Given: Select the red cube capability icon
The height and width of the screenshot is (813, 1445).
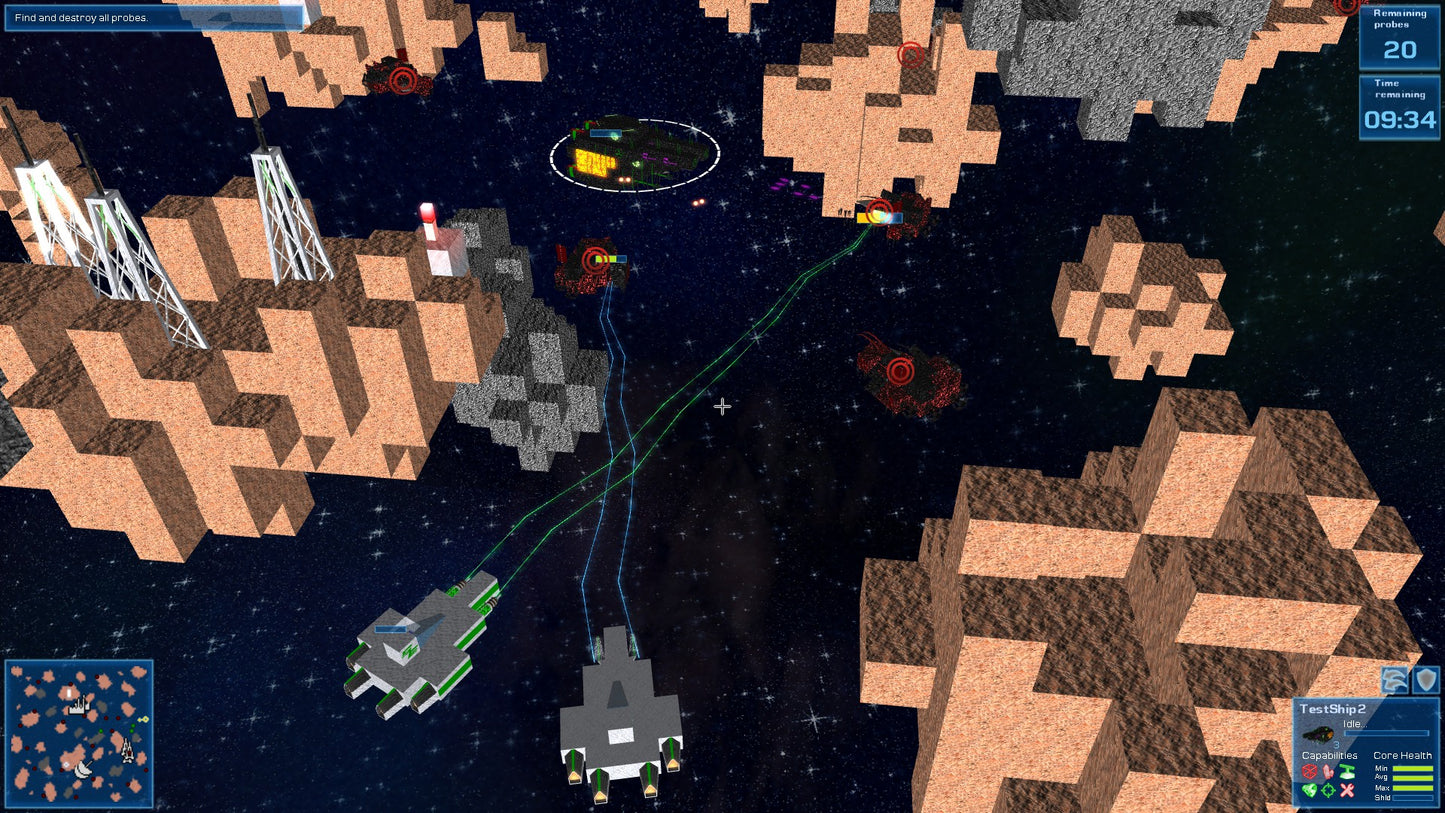Looking at the screenshot, I should pyautogui.click(x=1310, y=772).
